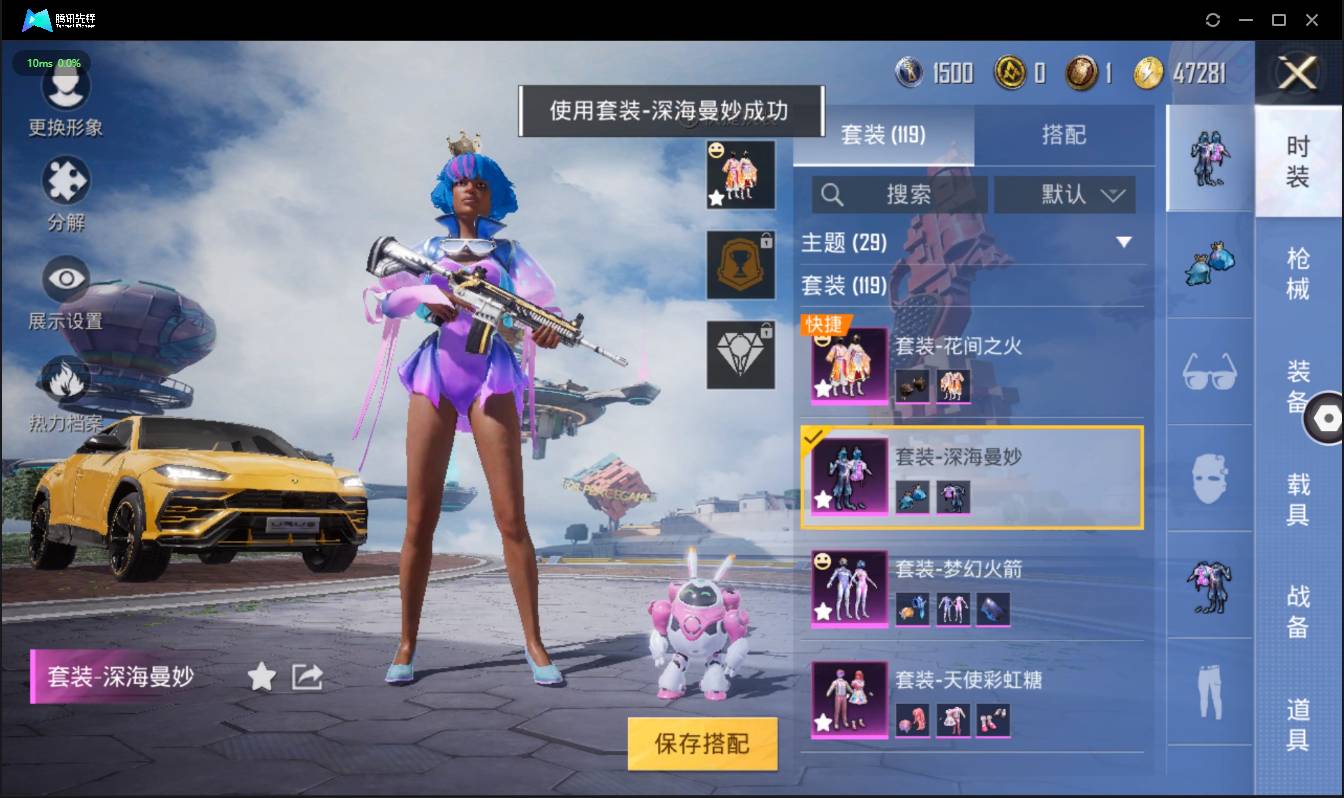Maximize the emulator window
Screen dimensions: 1344x798
click(1278, 20)
